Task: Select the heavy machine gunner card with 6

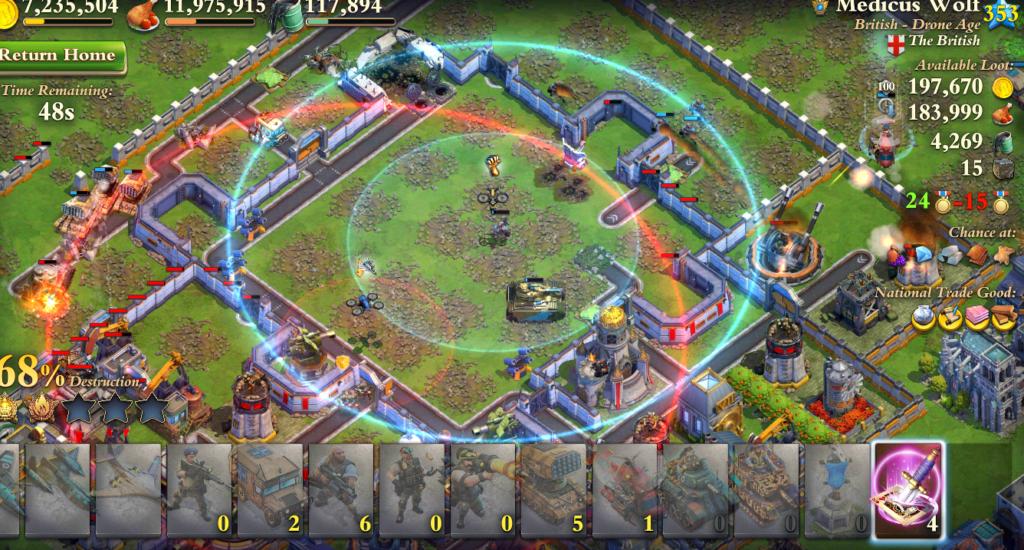Action: [x=341, y=488]
